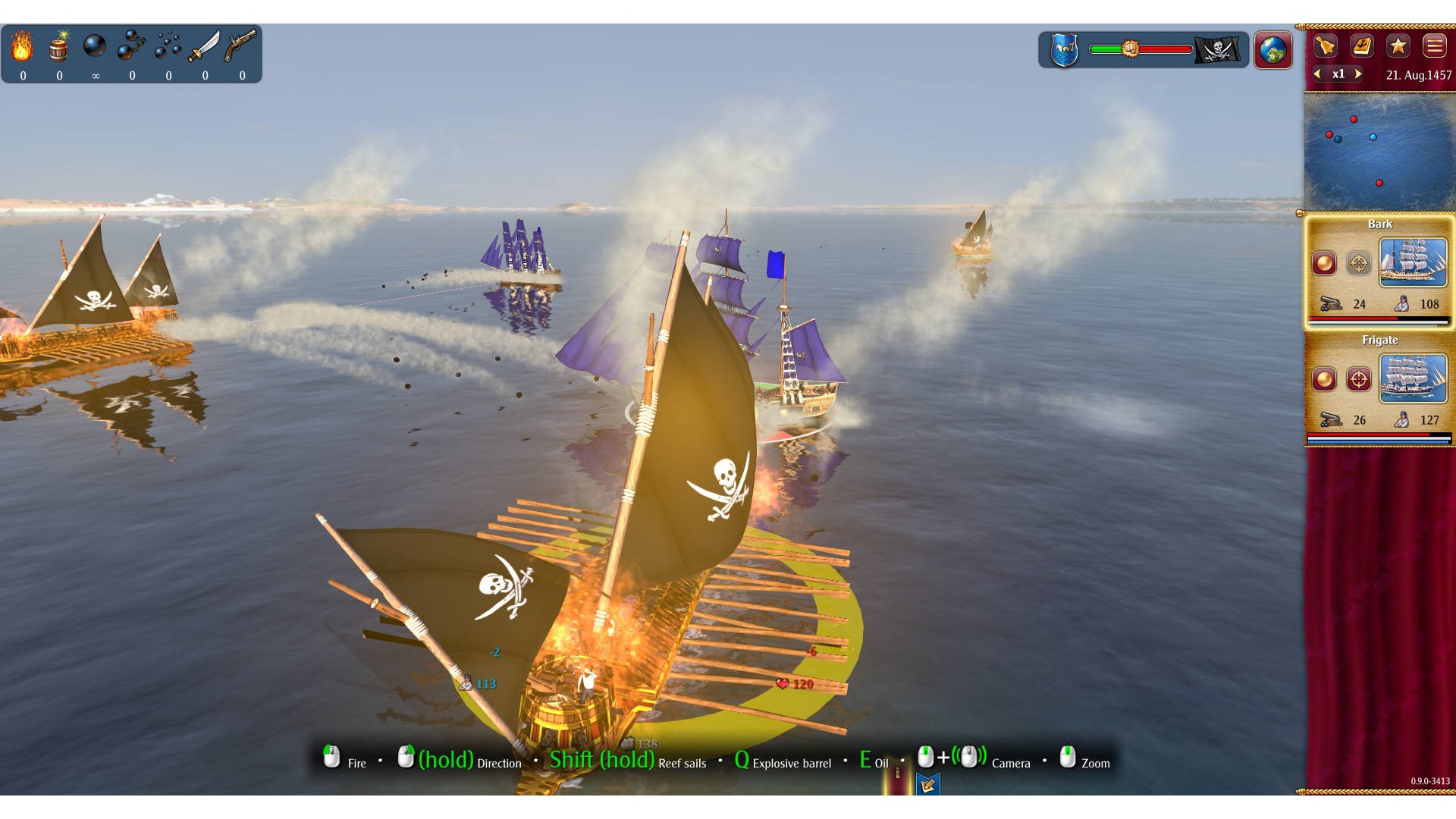Increase game speed with right arrow
This screenshot has height=819, width=1456.
click(1358, 74)
